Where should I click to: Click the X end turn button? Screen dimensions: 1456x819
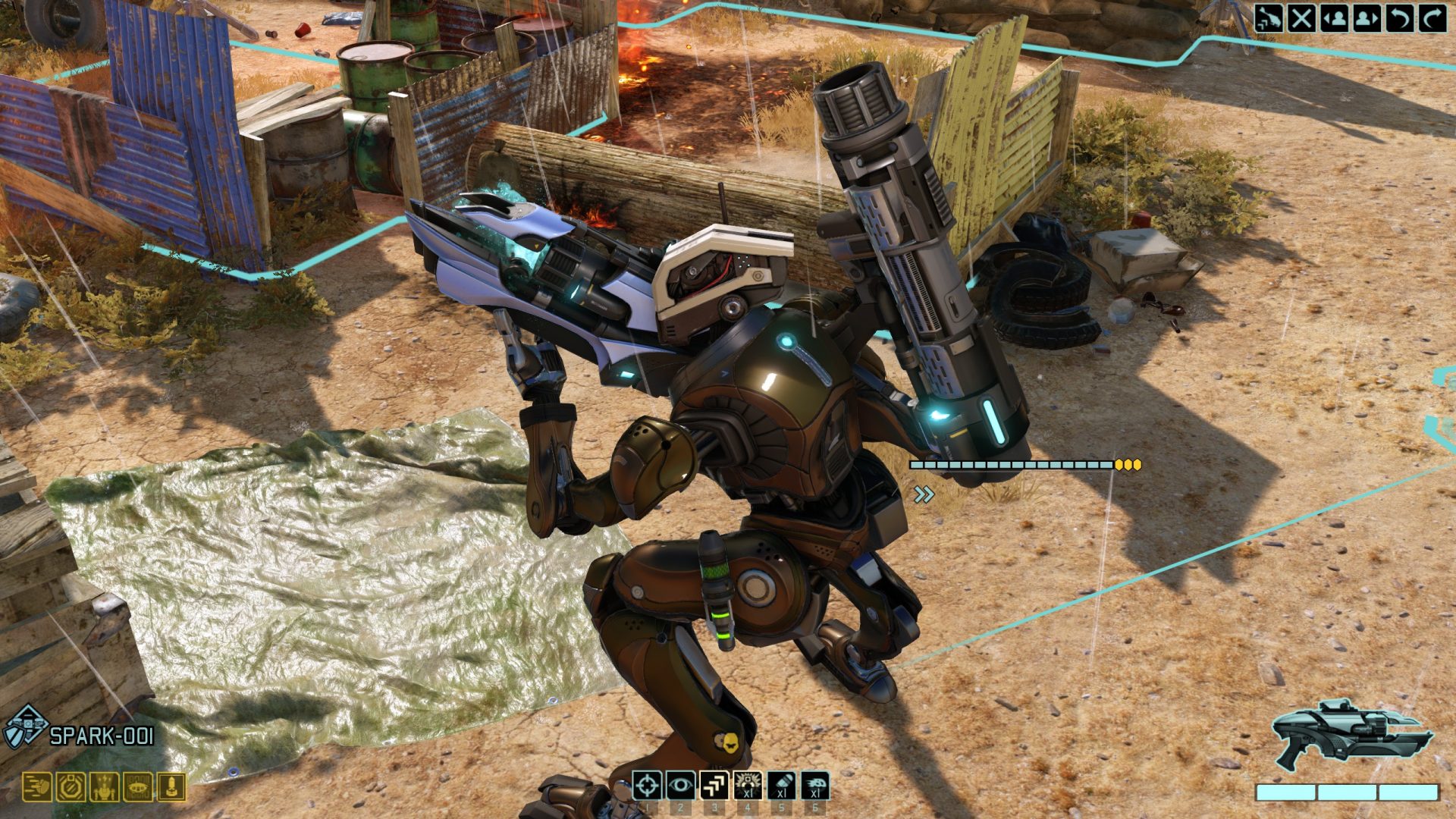pos(1301,18)
